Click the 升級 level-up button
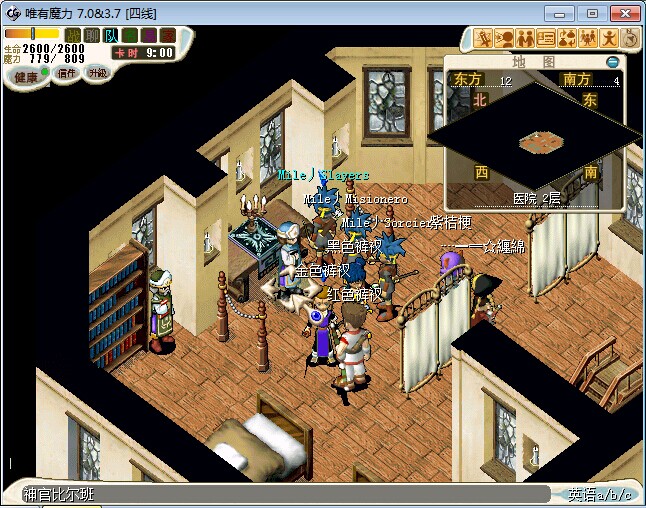 [97, 73]
